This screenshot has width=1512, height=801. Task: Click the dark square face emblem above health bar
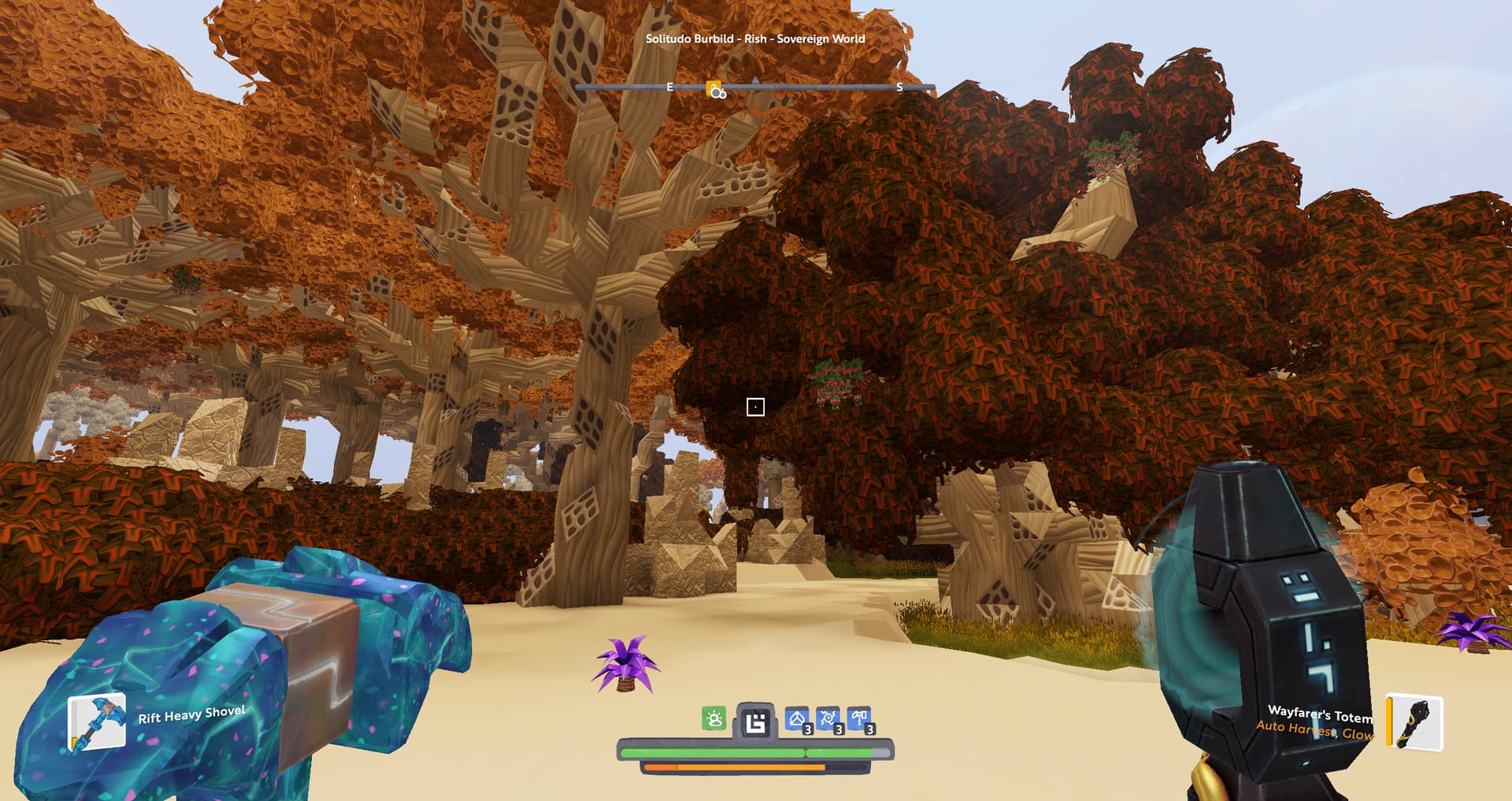coord(755,721)
